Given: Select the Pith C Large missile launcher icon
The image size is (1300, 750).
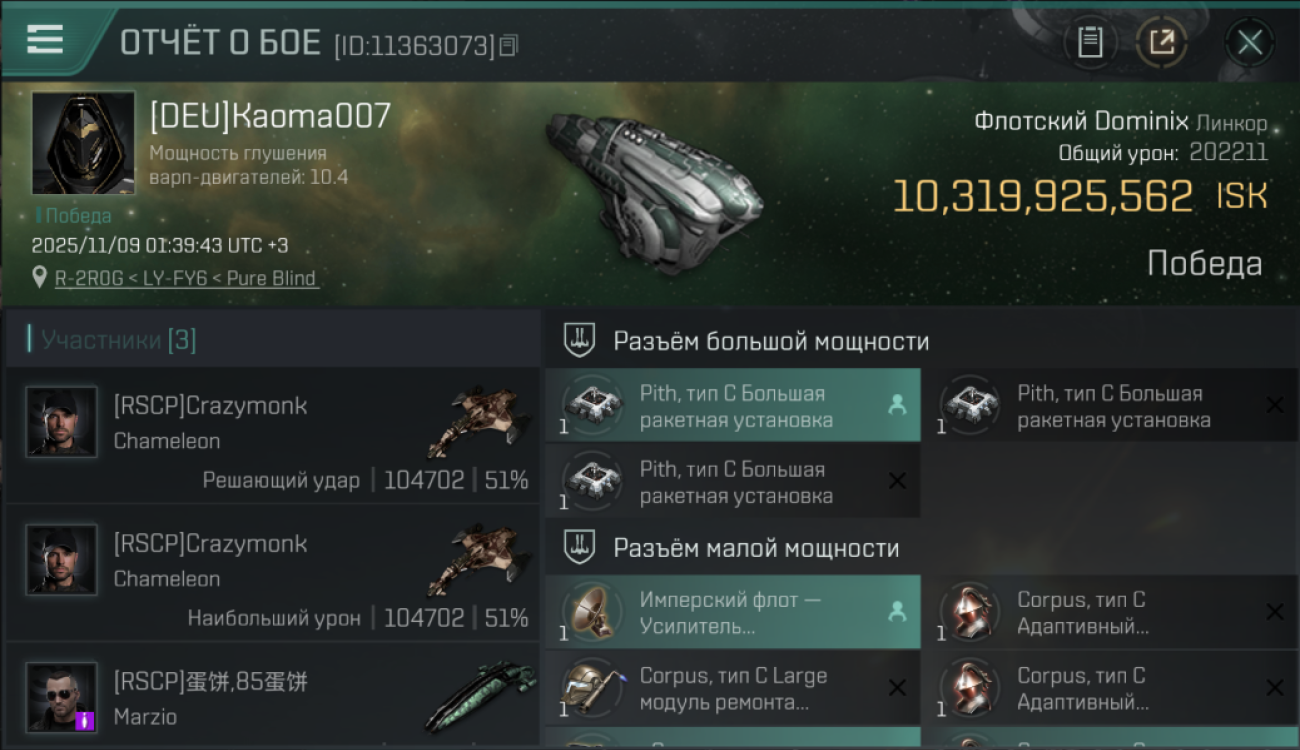Looking at the screenshot, I should (592, 405).
